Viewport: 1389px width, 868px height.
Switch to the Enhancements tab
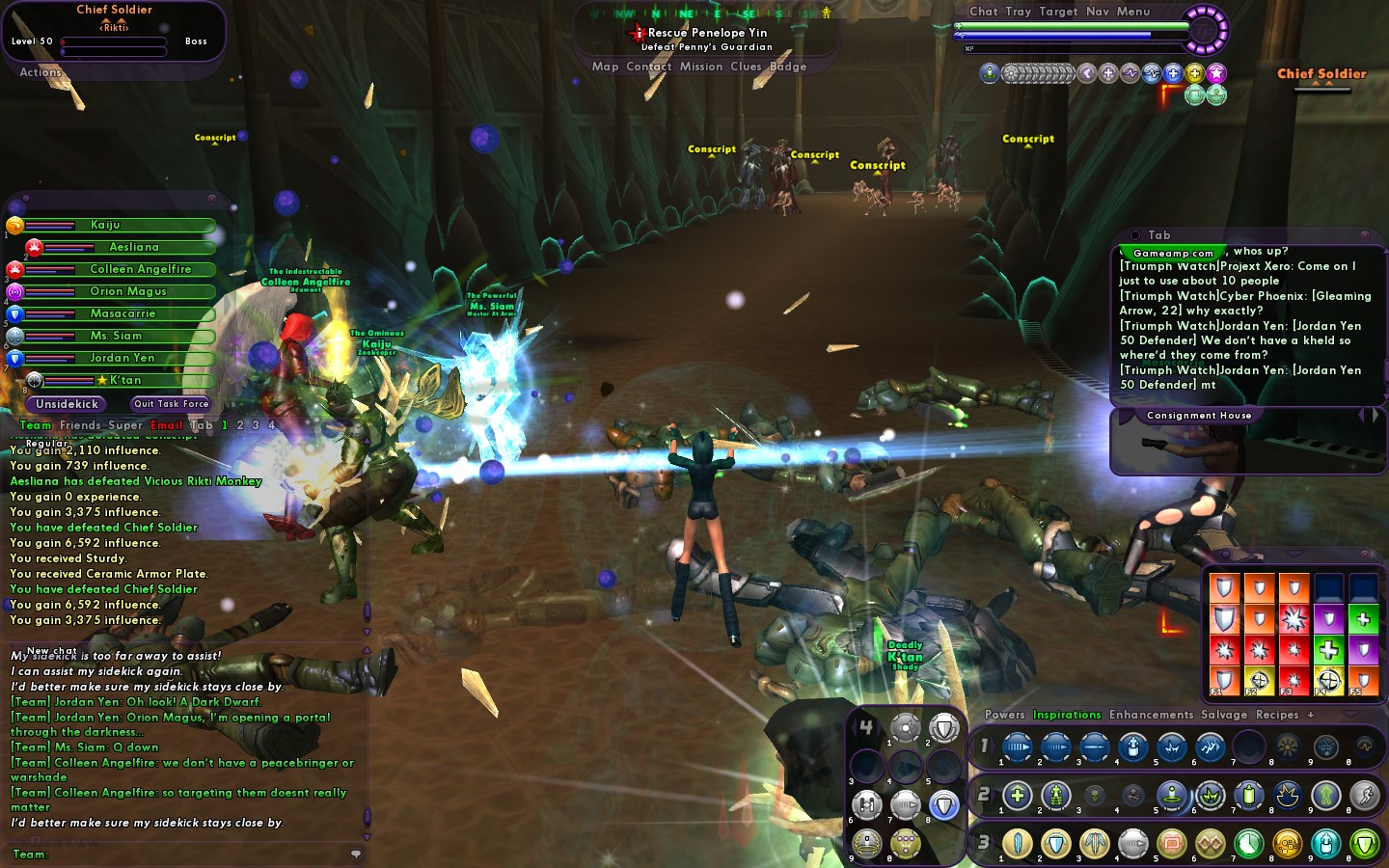point(1151,715)
